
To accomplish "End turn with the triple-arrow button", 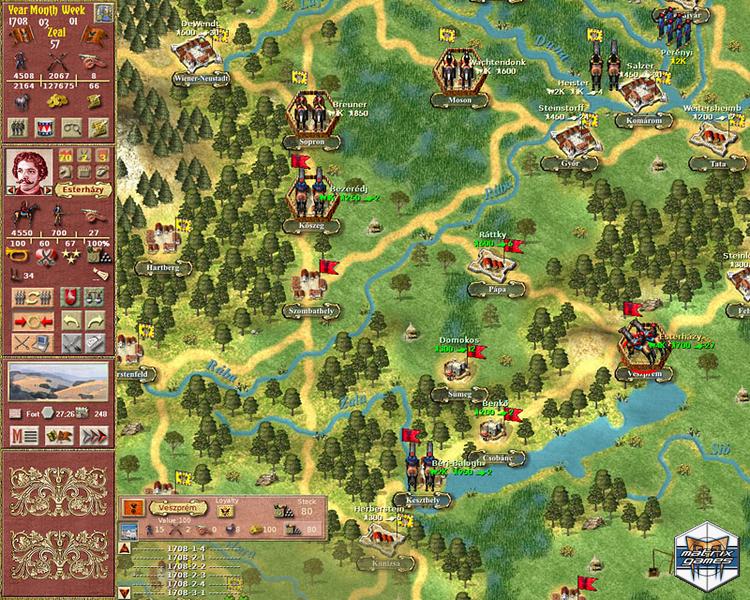I will click(94, 435).
